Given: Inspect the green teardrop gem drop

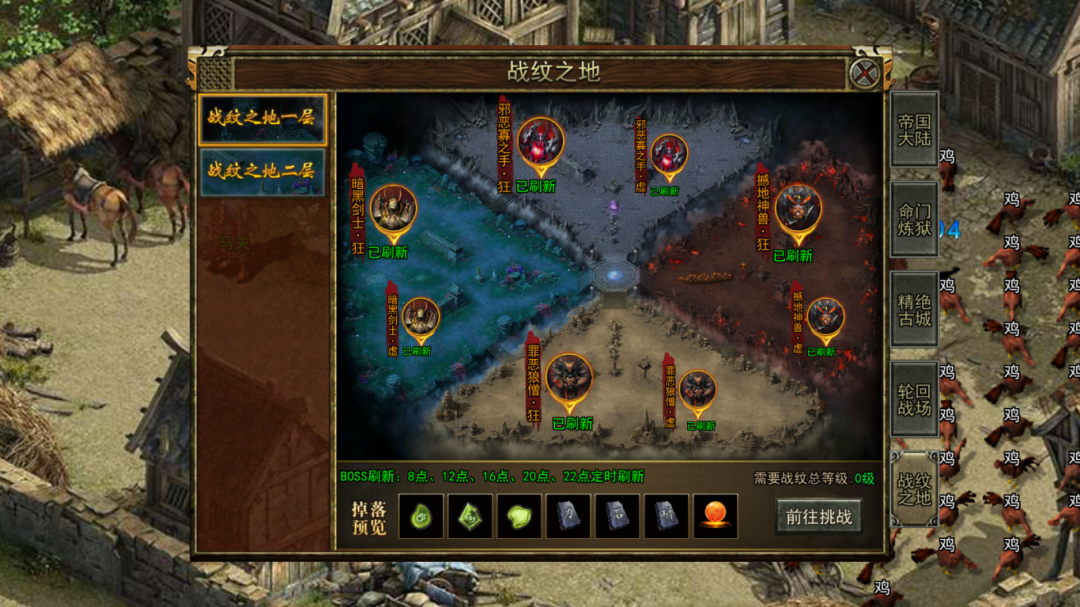Looking at the screenshot, I should 421,516.
